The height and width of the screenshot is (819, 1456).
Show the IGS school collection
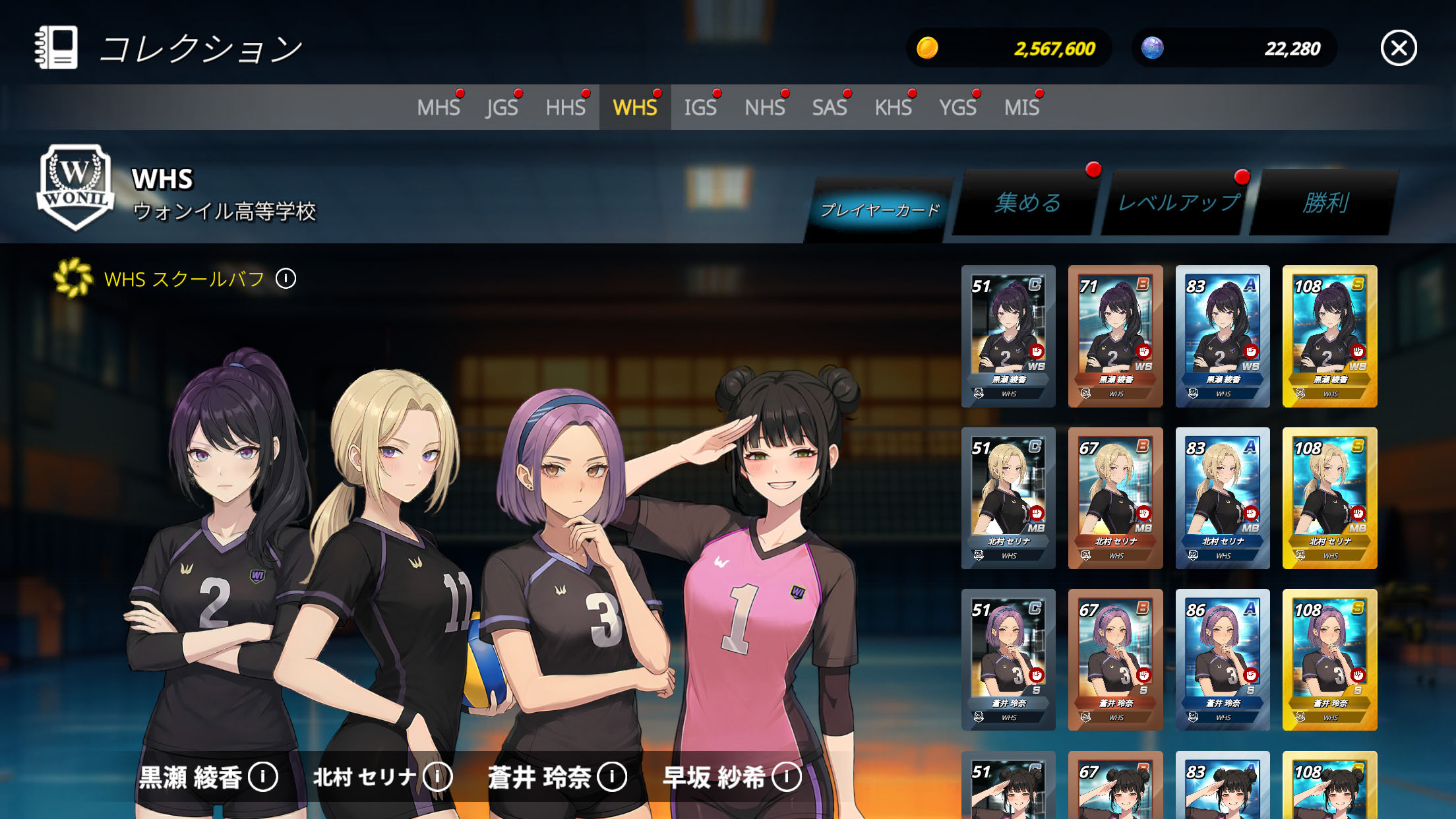pyautogui.click(x=700, y=107)
